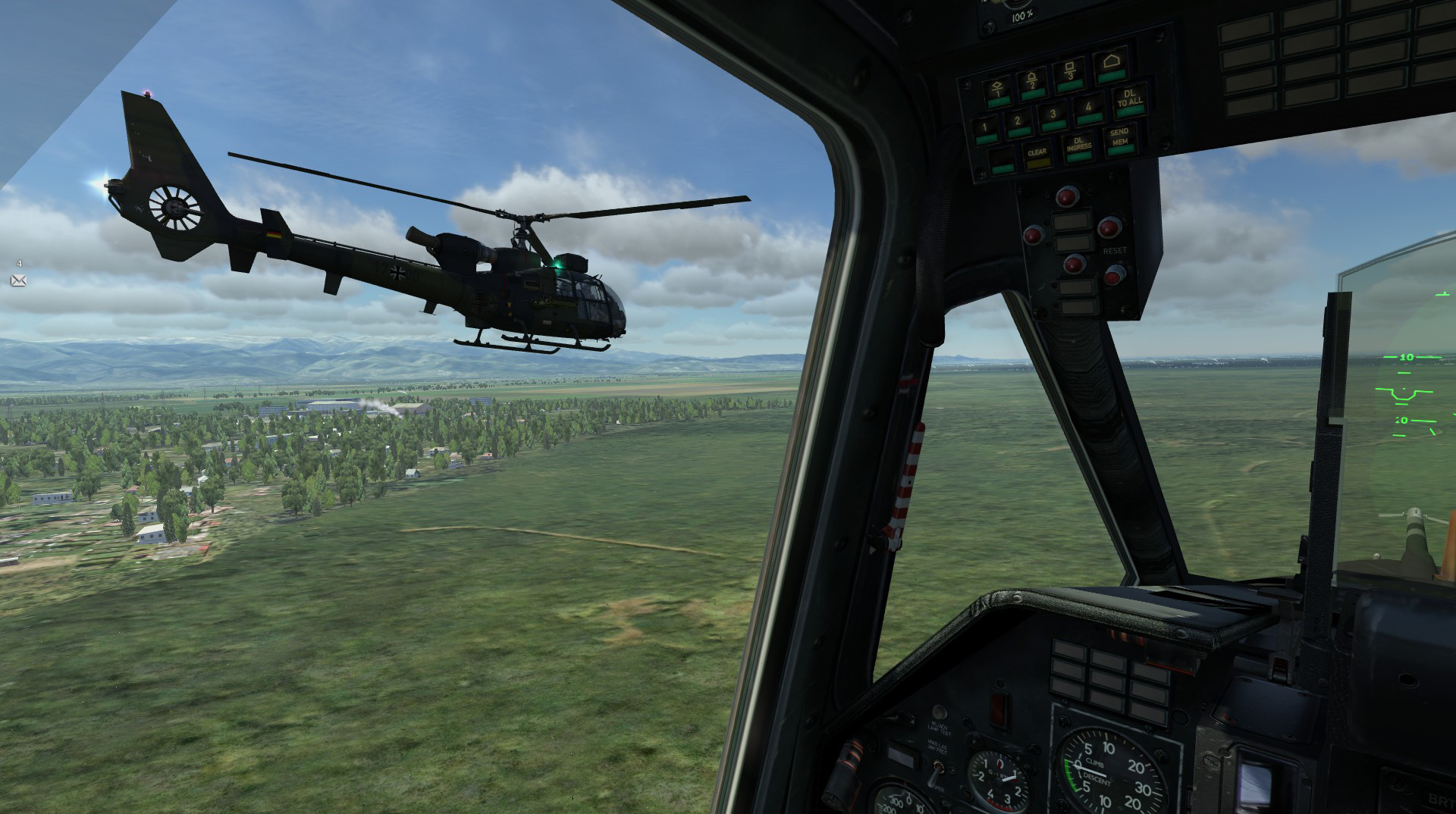Select the SEND MEM button
The width and height of the screenshot is (1456, 814).
(x=1119, y=140)
